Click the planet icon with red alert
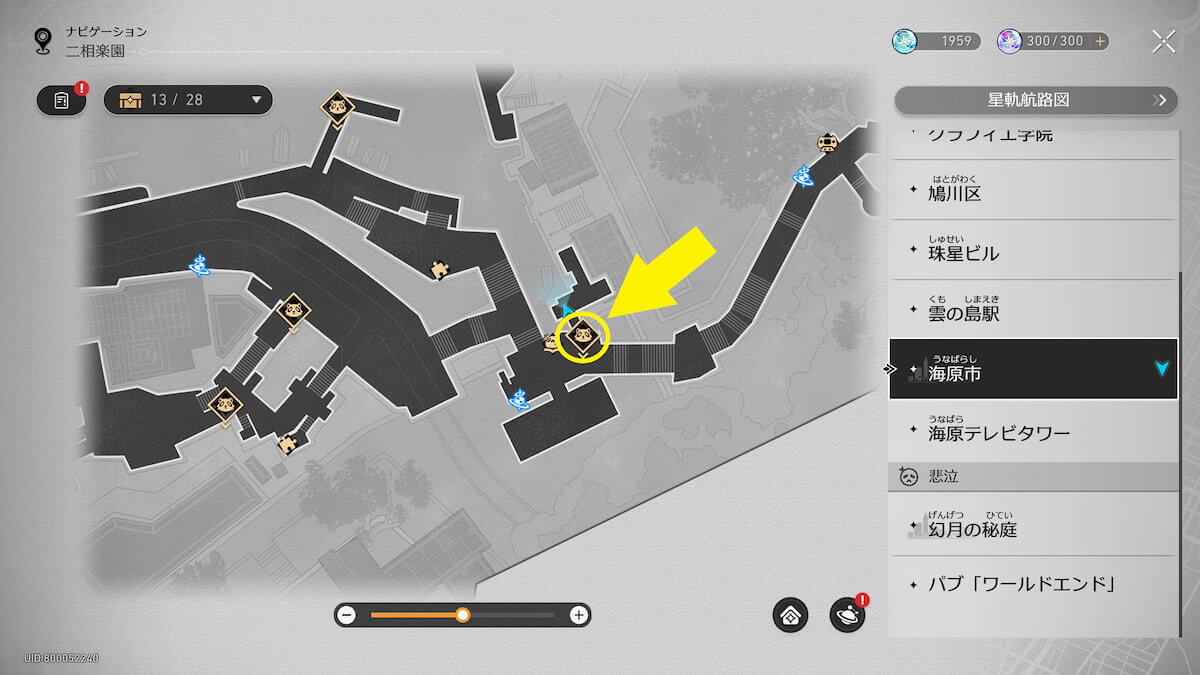The height and width of the screenshot is (675, 1200). tap(847, 615)
